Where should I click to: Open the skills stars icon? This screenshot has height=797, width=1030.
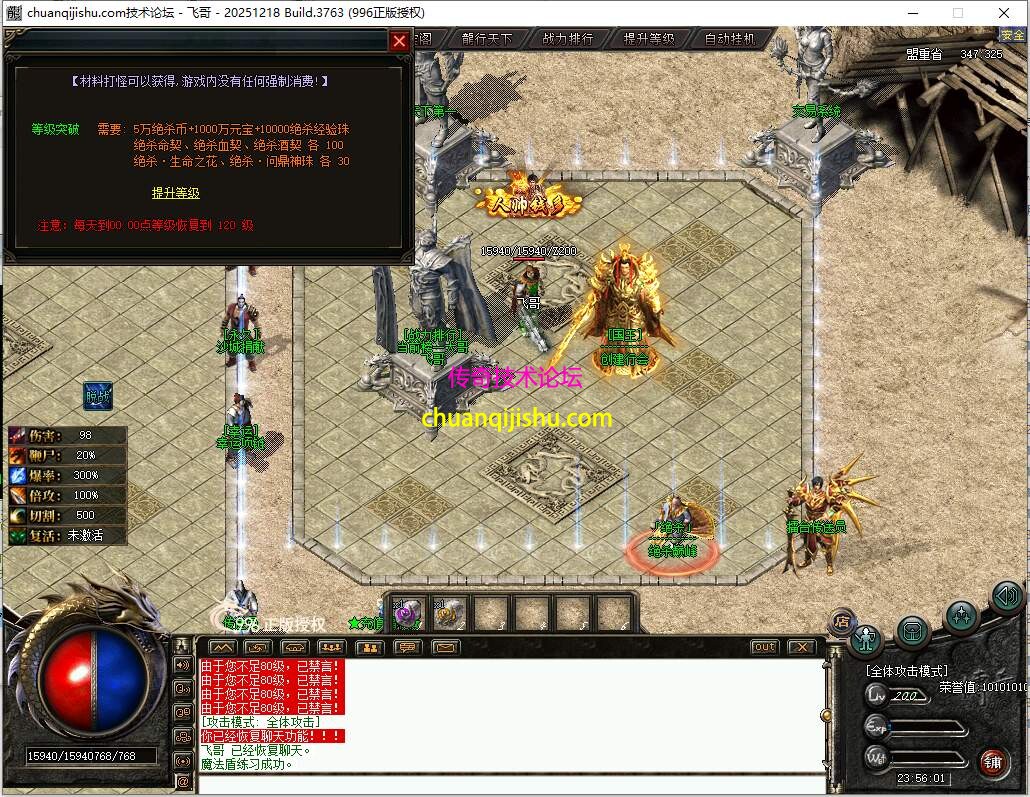click(x=961, y=616)
